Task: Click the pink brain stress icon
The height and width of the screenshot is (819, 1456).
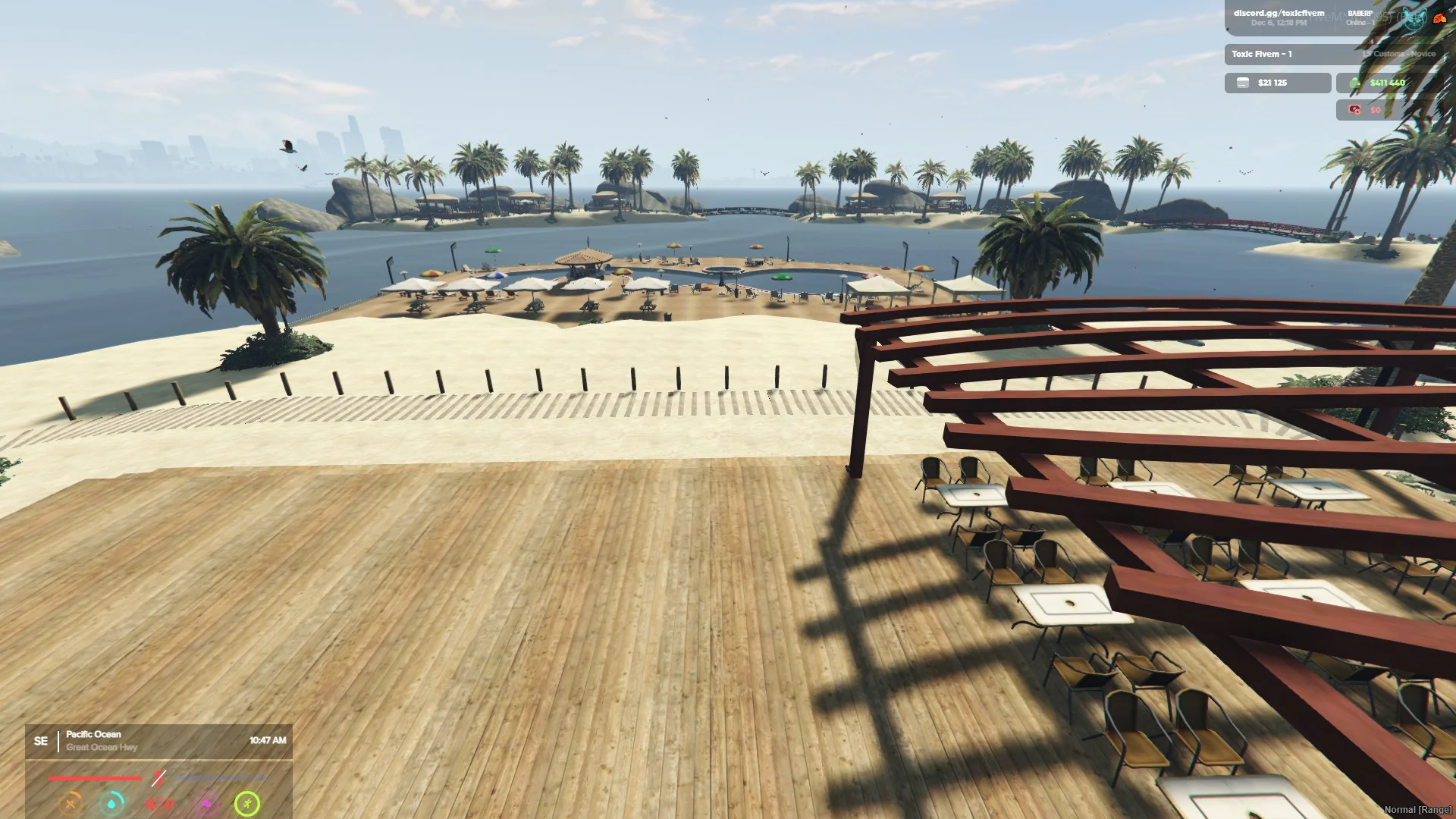Action: click(x=206, y=803)
